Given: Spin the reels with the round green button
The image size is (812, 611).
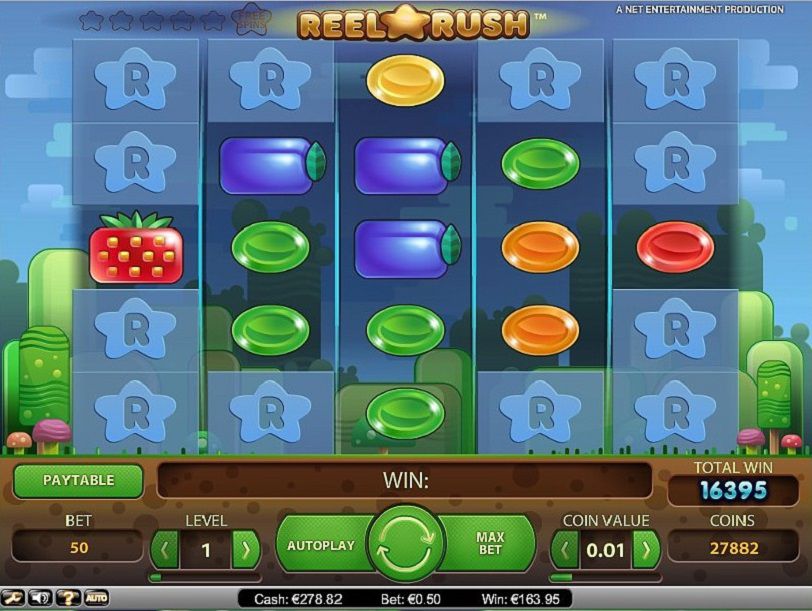Looking at the screenshot, I should [x=405, y=546].
